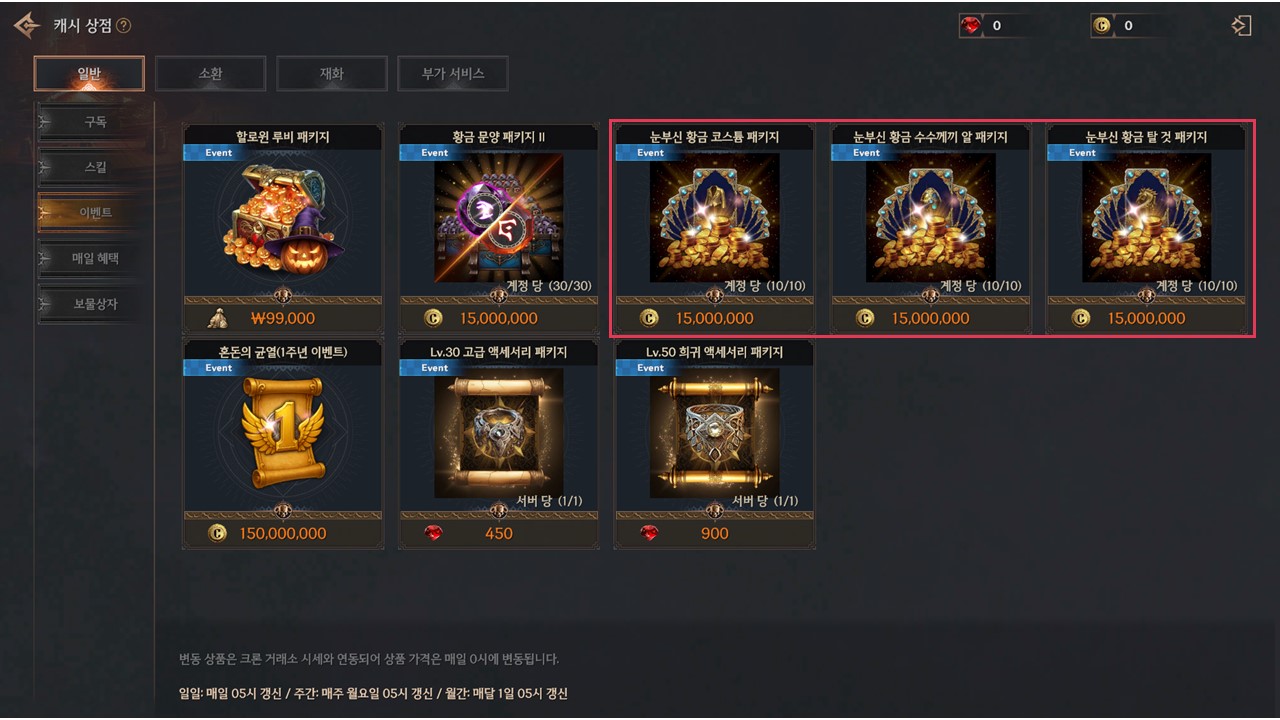The height and width of the screenshot is (720, 1280).
Task: Open the 소환 tab
Action: click(x=210, y=73)
